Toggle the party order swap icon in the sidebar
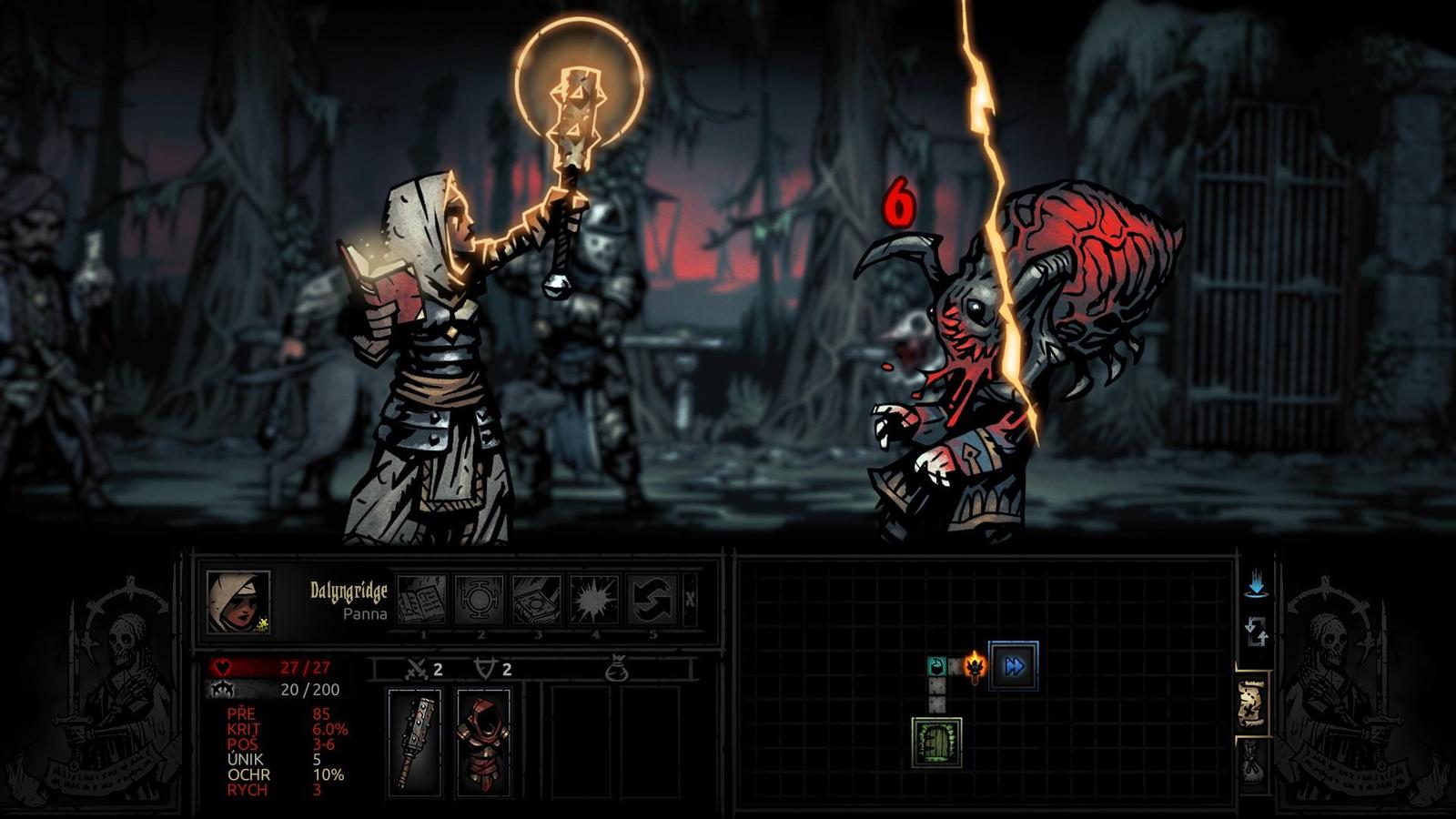Viewport: 1456px width, 819px height. pyautogui.click(x=1259, y=632)
